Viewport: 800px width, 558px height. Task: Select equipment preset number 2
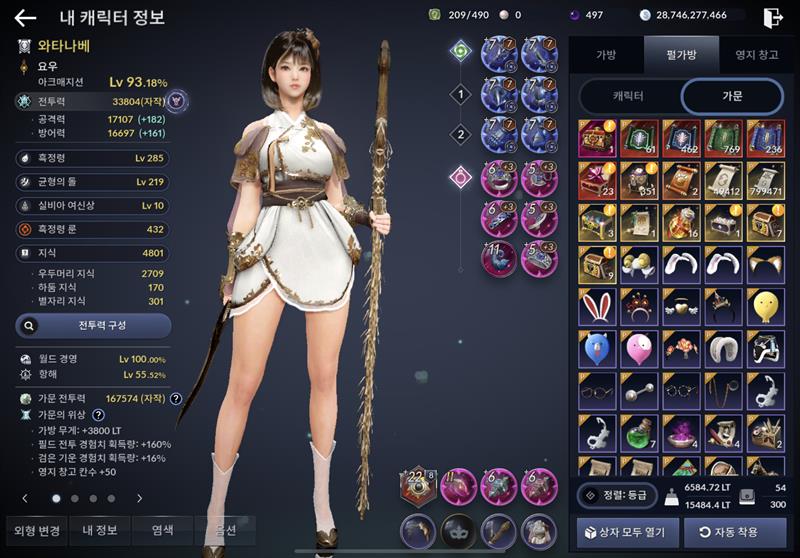460,134
